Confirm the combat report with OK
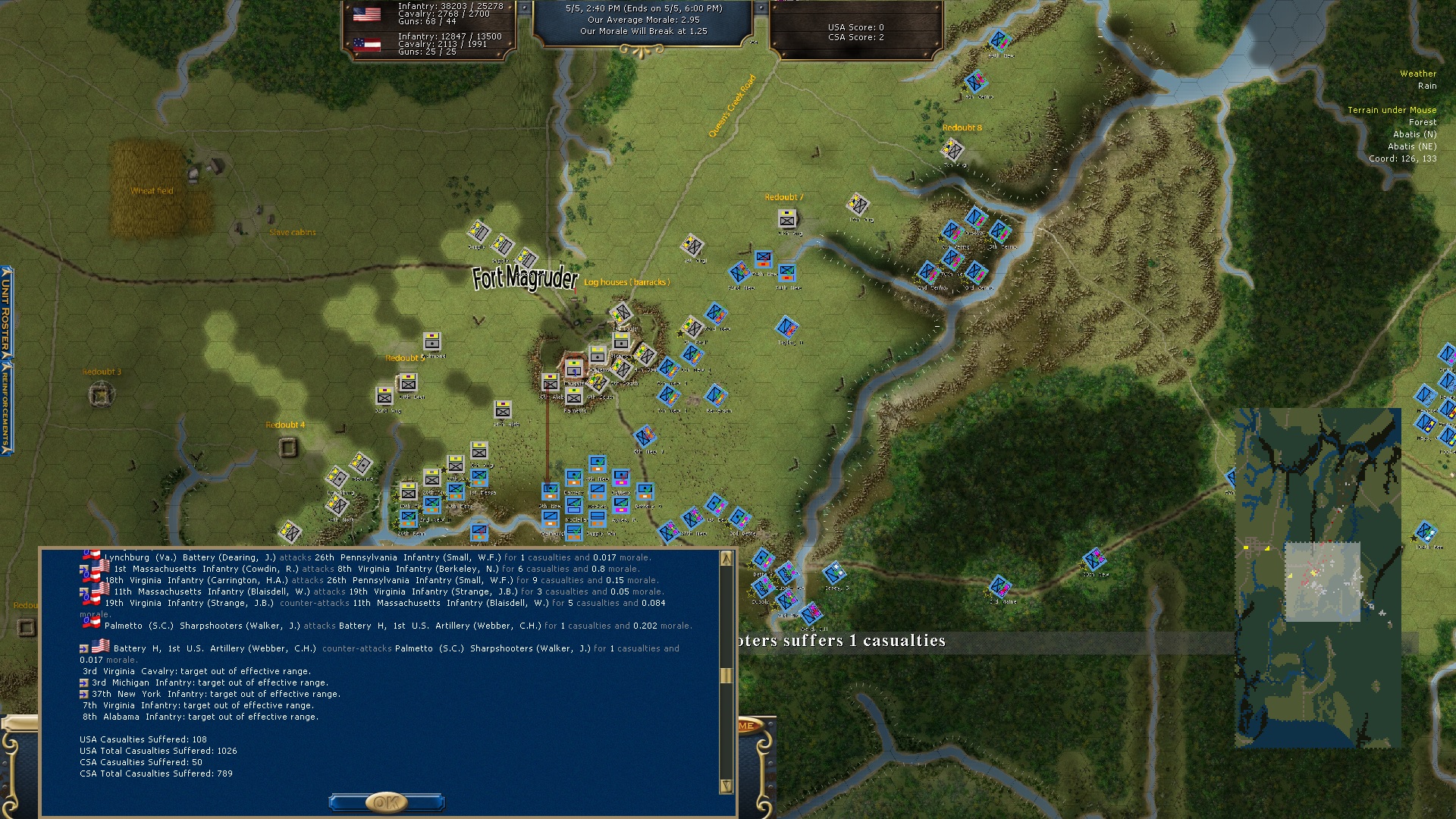This screenshot has width=1456, height=819. point(386,802)
